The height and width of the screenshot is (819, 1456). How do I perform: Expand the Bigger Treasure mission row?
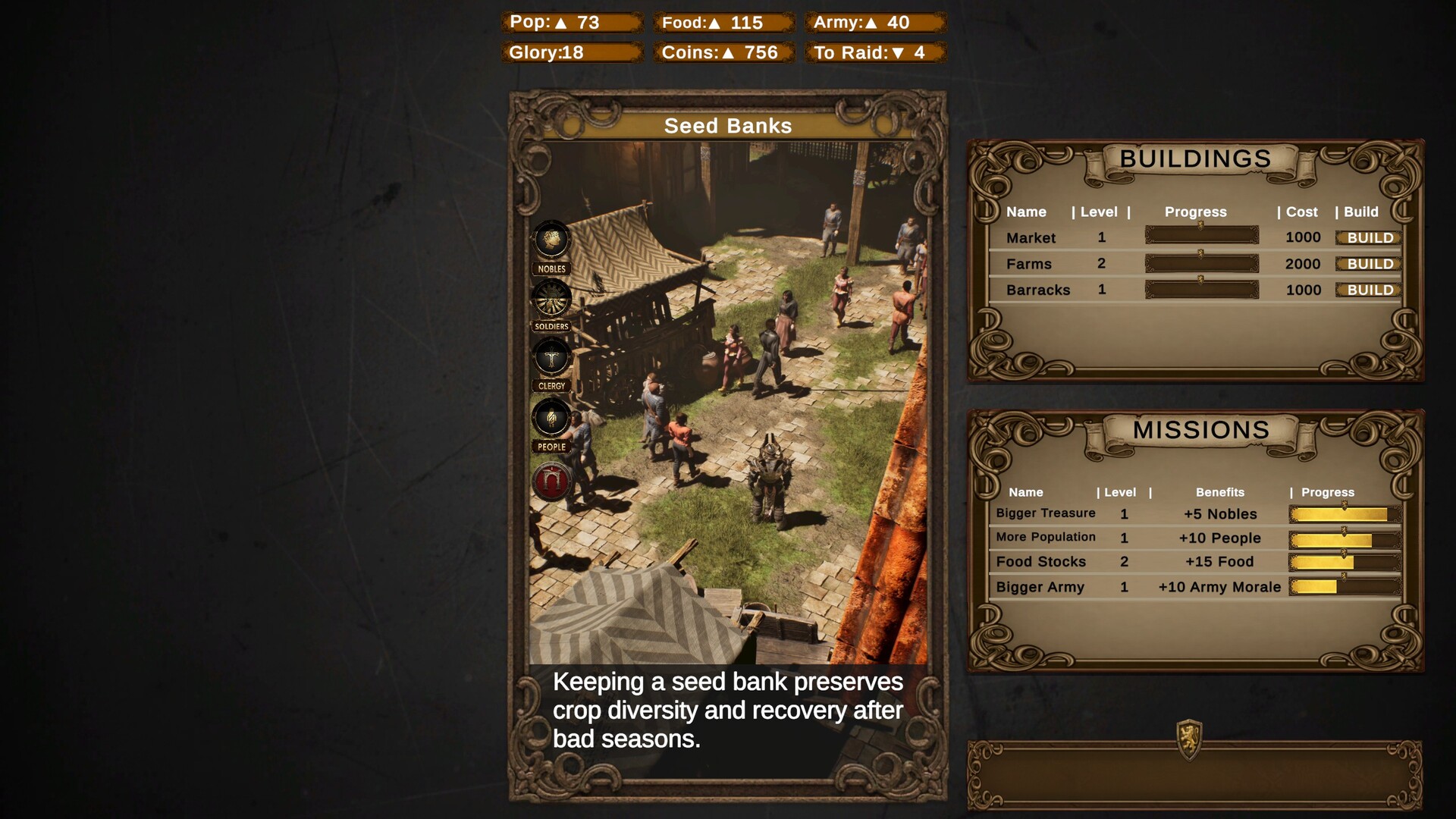[1046, 513]
